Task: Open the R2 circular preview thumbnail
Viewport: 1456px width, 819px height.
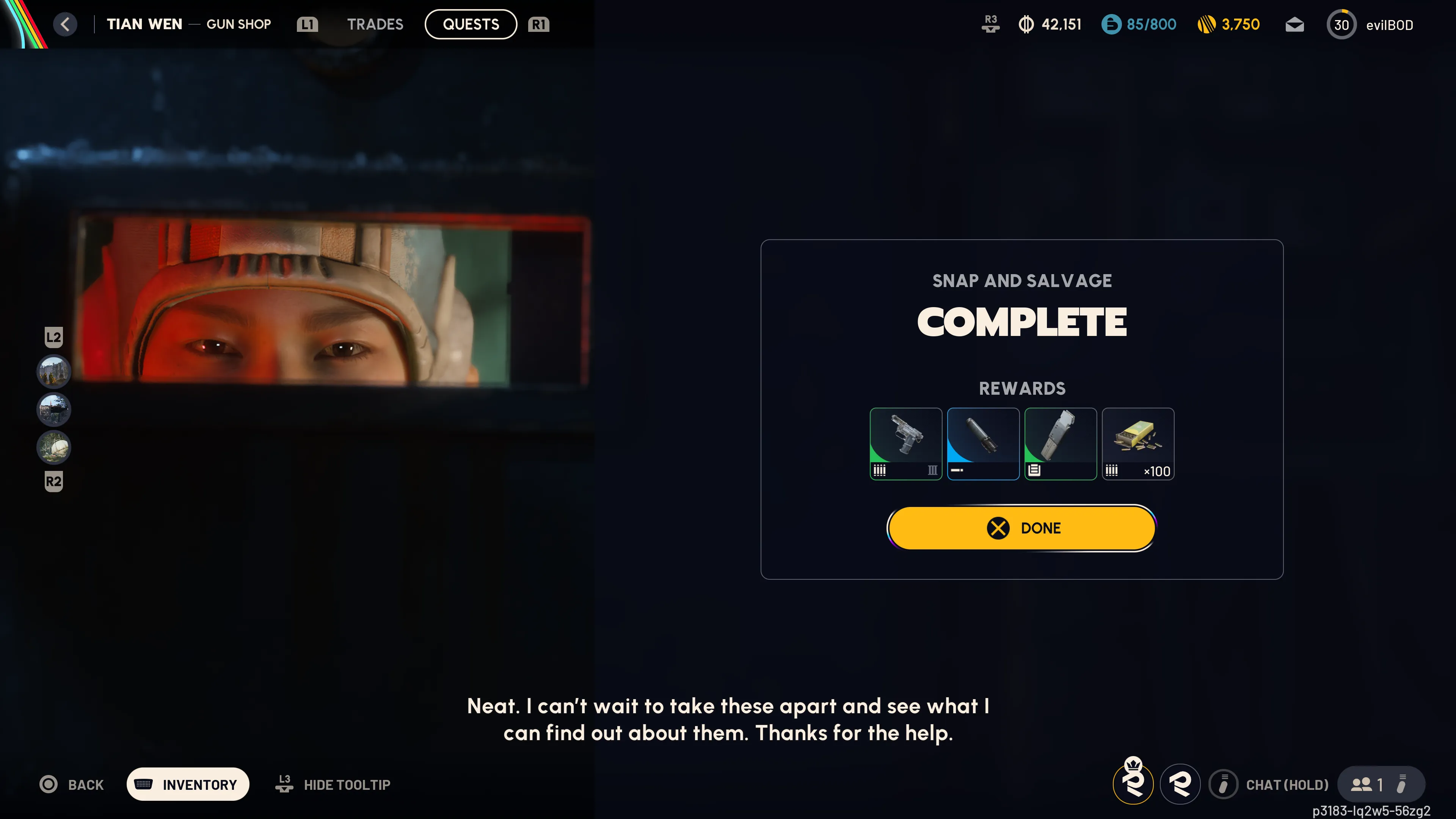Action: (x=53, y=448)
